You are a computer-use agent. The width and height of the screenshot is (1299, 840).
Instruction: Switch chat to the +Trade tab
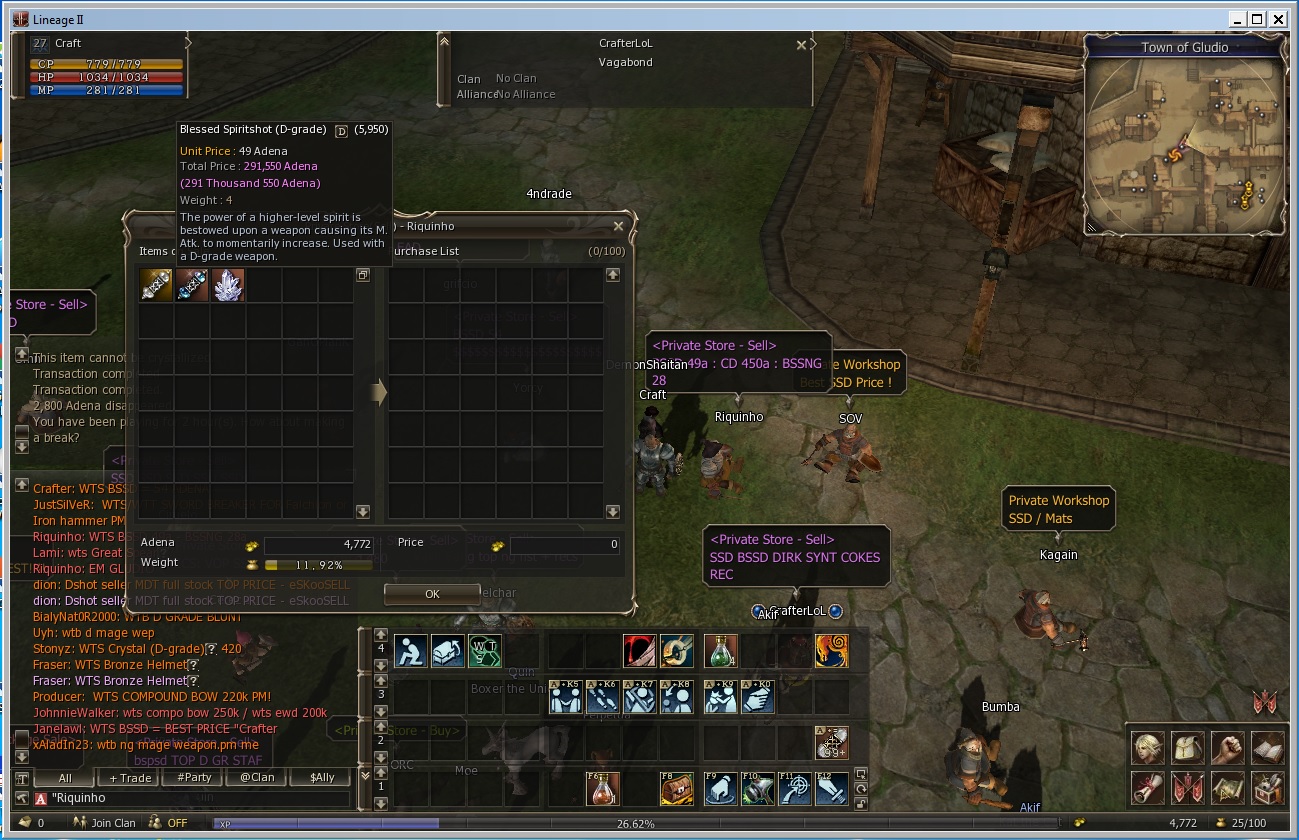[130, 777]
